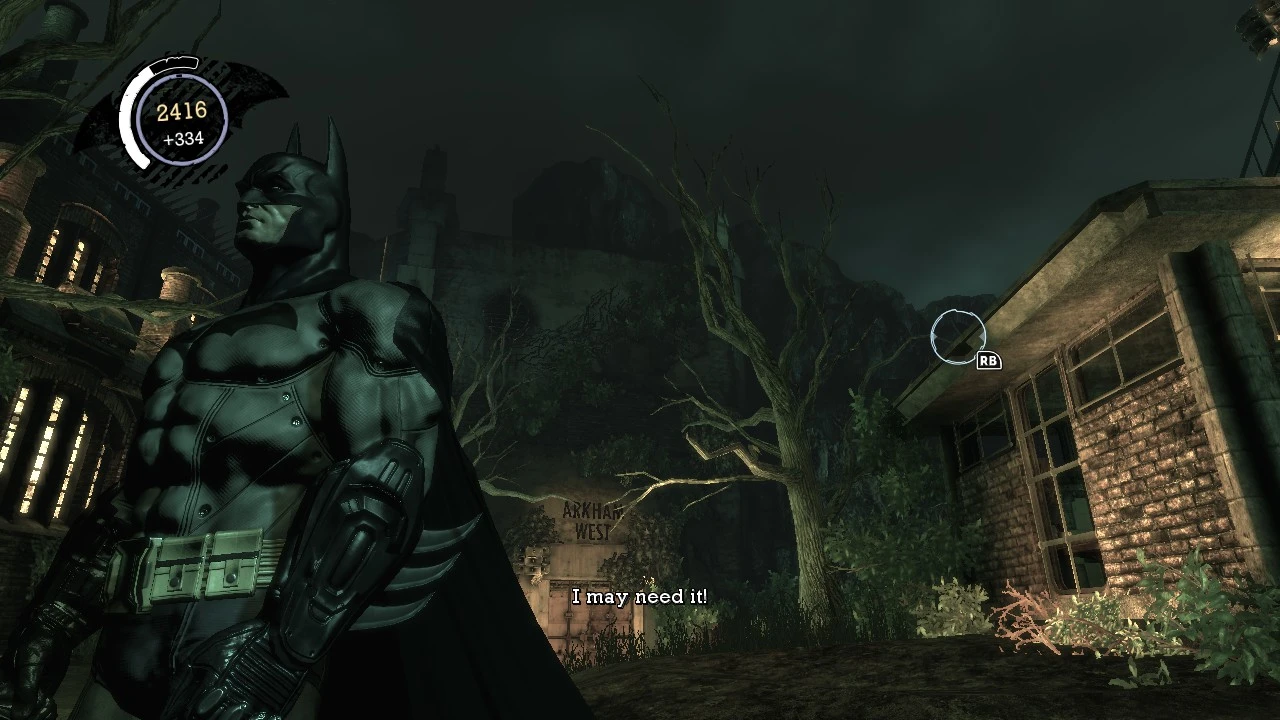This screenshot has width=1280, height=720.
Task: Click the right arrow inside the reticle
Action: [x=982, y=337]
